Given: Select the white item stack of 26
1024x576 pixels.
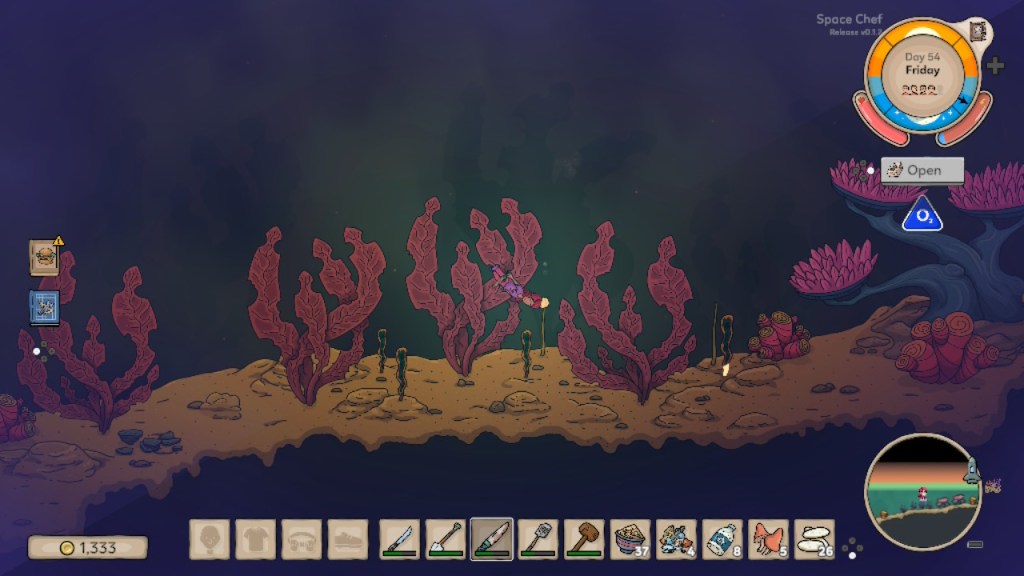Looking at the screenshot, I should 814,540.
